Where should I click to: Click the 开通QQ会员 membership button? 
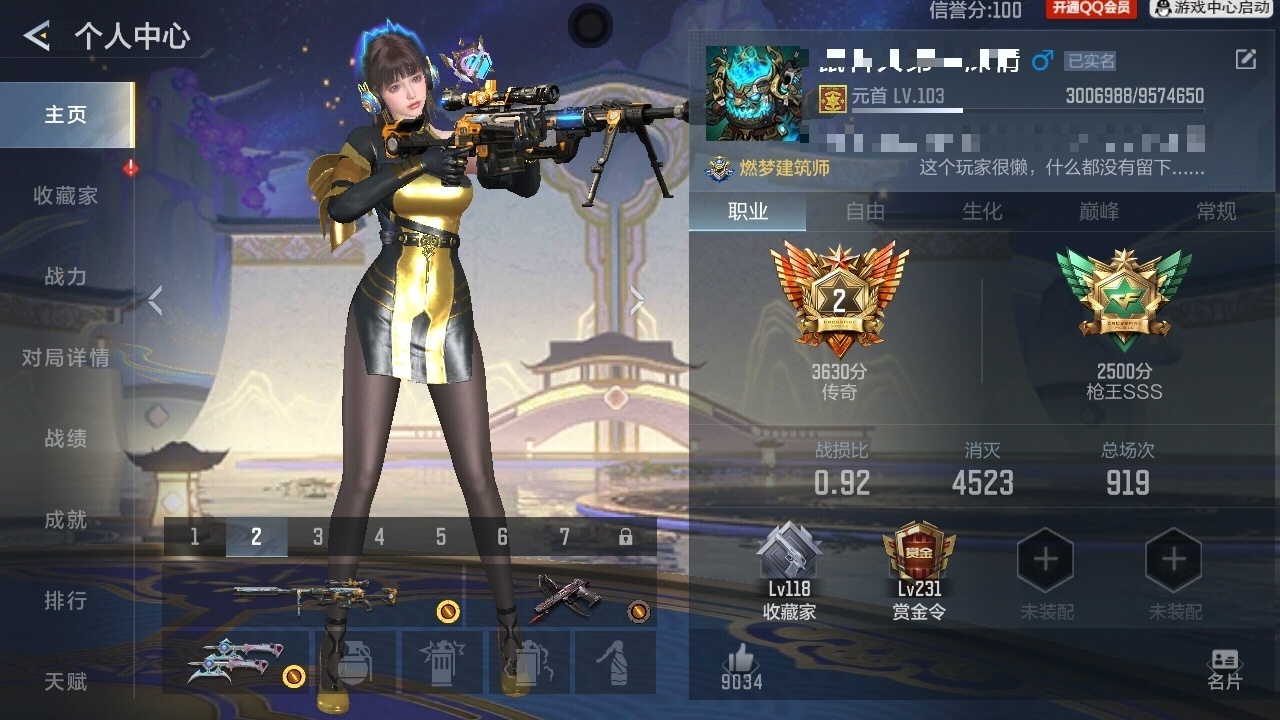1091,9
